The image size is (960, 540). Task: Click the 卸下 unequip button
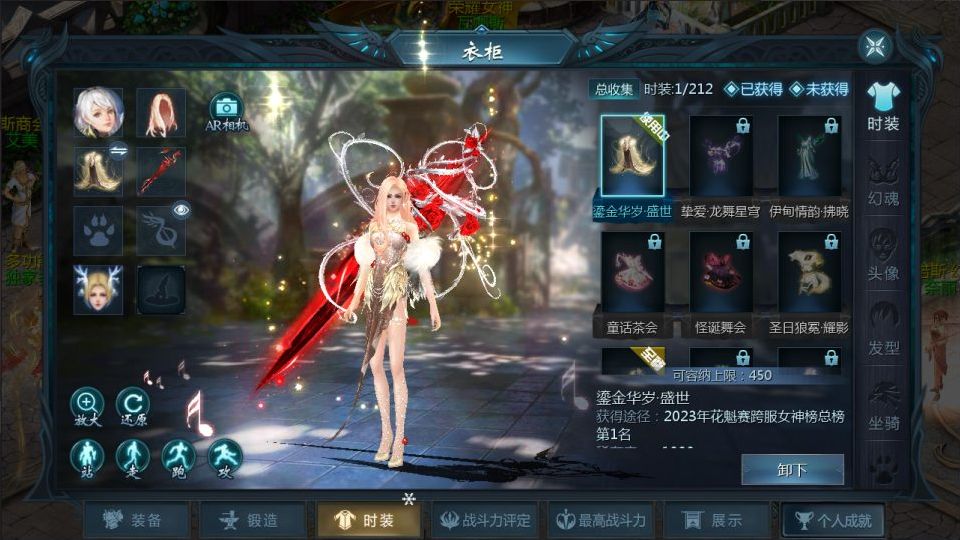(x=792, y=469)
